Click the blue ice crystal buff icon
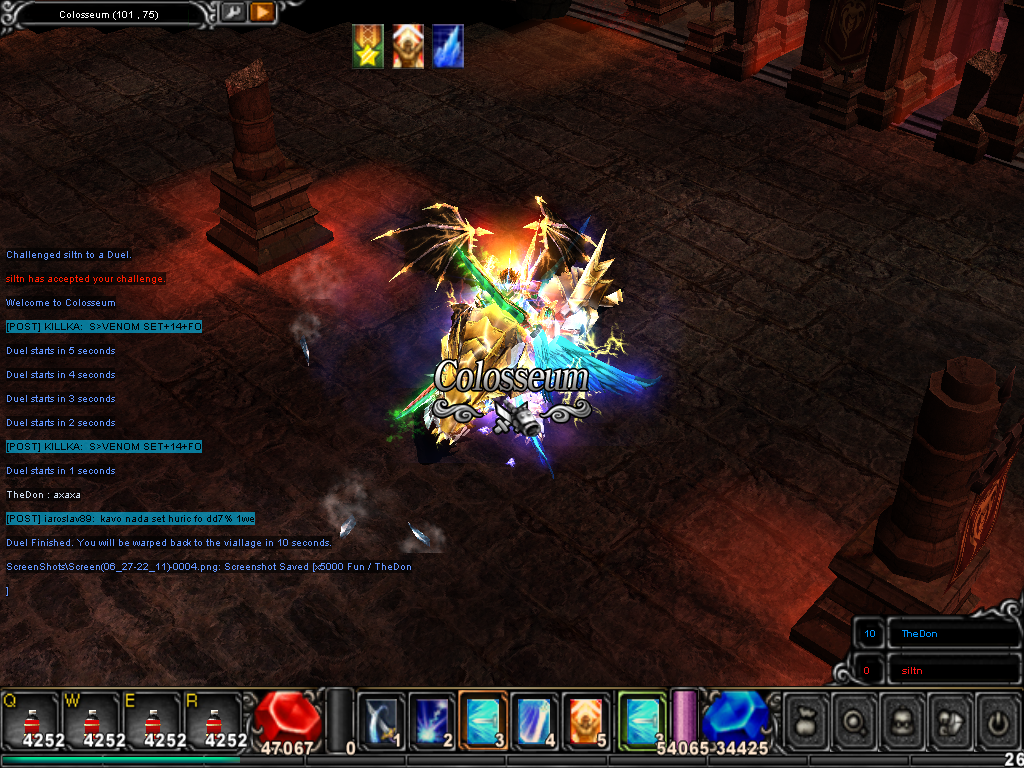This screenshot has height=768, width=1024. point(448,47)
